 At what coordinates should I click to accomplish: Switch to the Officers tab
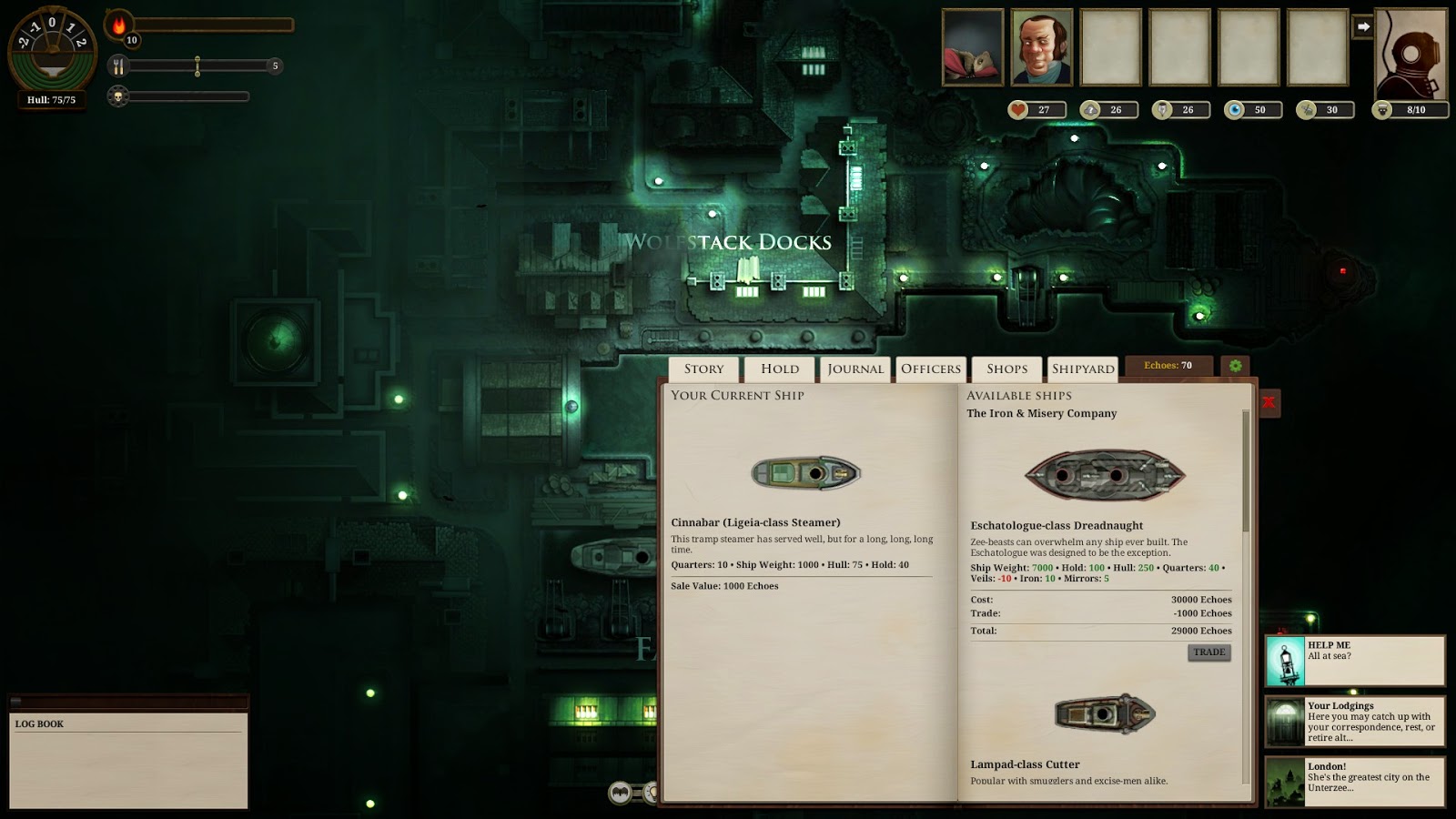click(x=930, y=369)
